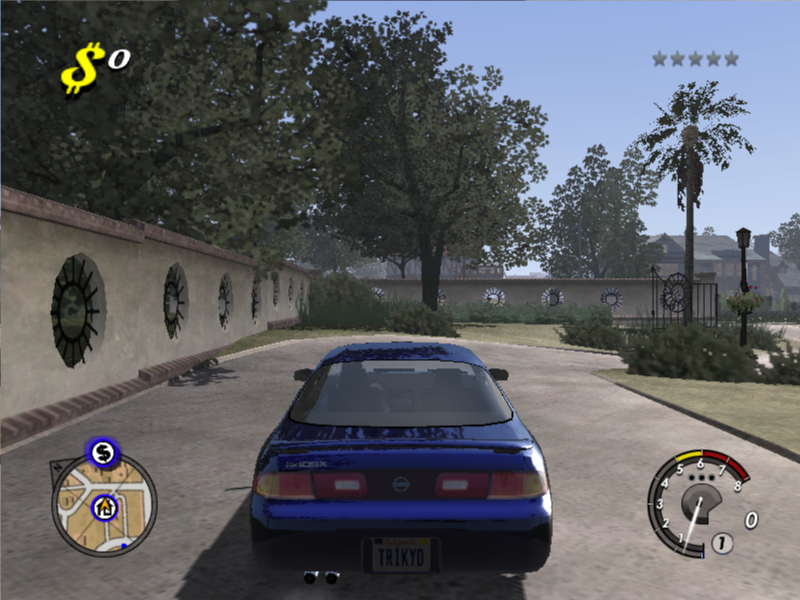Viewport: 800px width, 600px height.
Task: Open the circular street minimap
Action: (x=105, y=511)
